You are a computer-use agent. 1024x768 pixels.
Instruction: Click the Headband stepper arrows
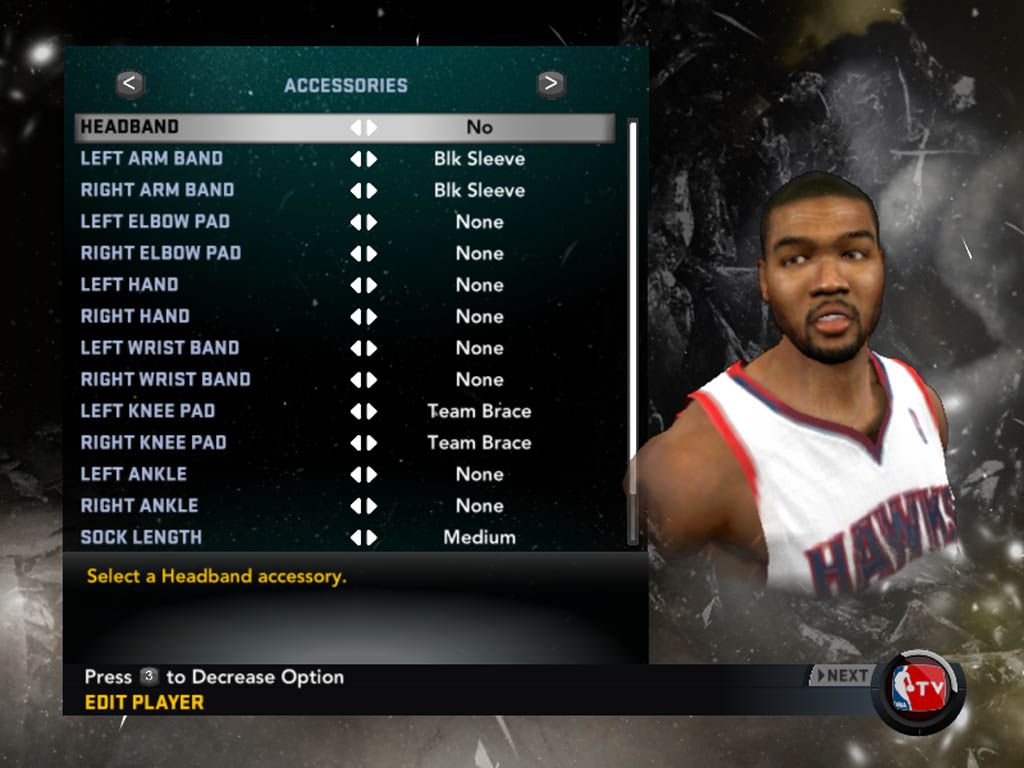(x=363, y=127)
